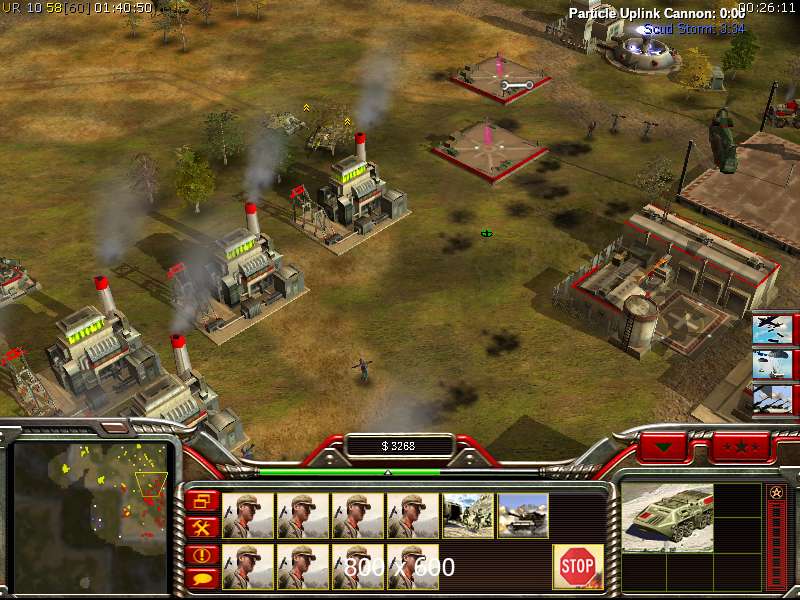The height and width of the screenshot is (600, 800).
Task: Activate the artillery barrage power shortcut
Action: coord(775,399)
